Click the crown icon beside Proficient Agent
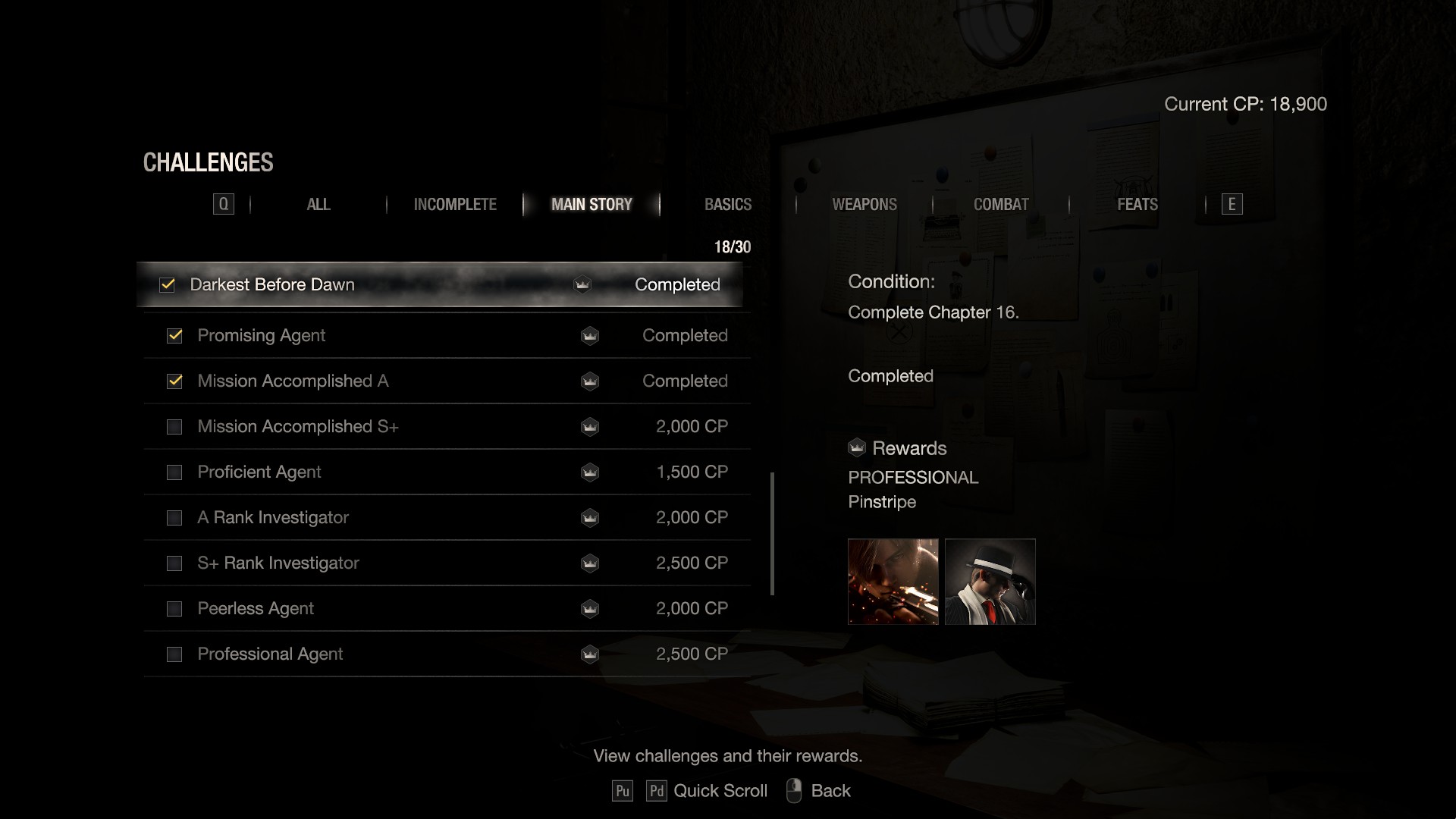The width and height of the screenshot is (1456, 819). pos(590,472)
